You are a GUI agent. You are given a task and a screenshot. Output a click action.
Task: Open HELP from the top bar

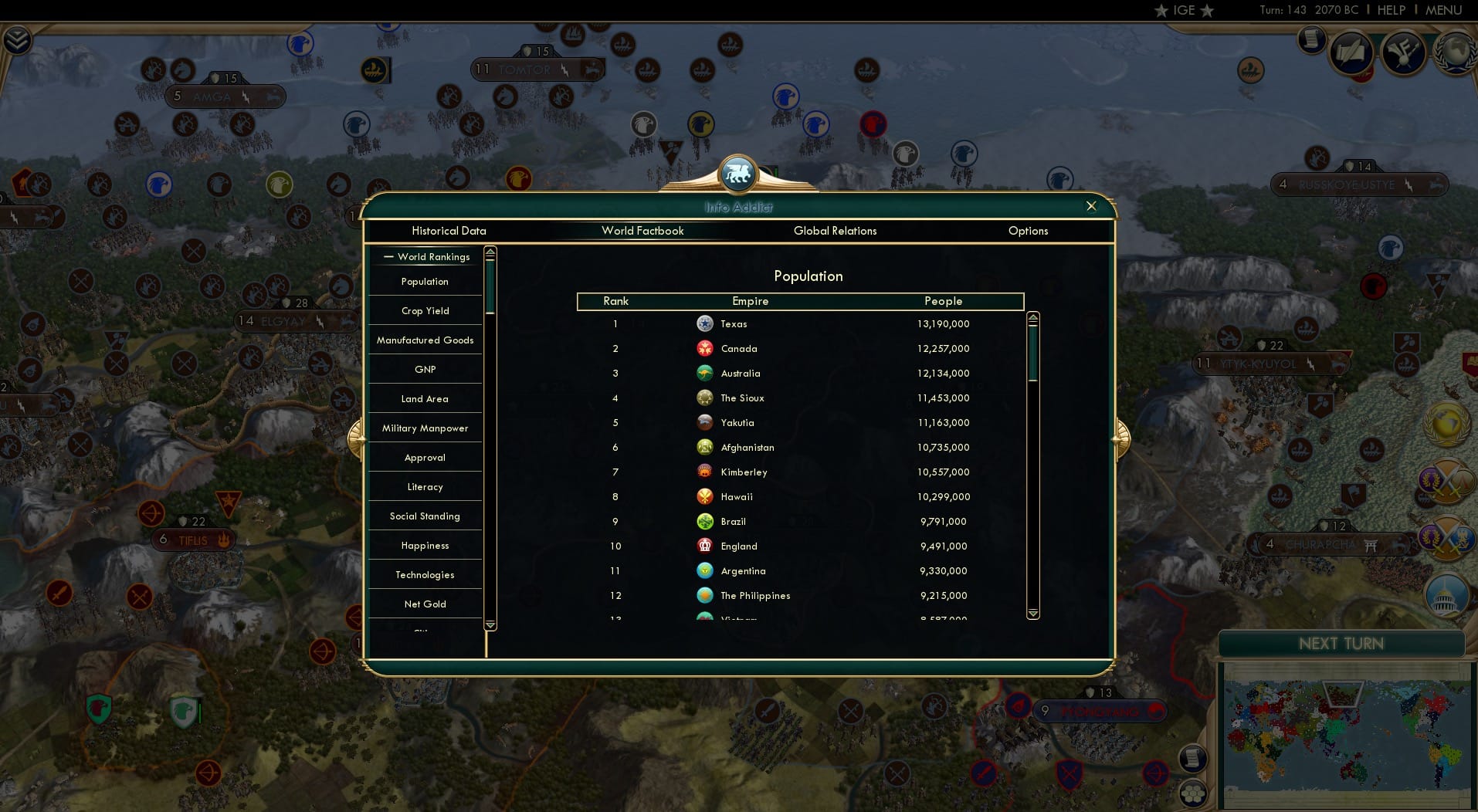point(1390,10)
